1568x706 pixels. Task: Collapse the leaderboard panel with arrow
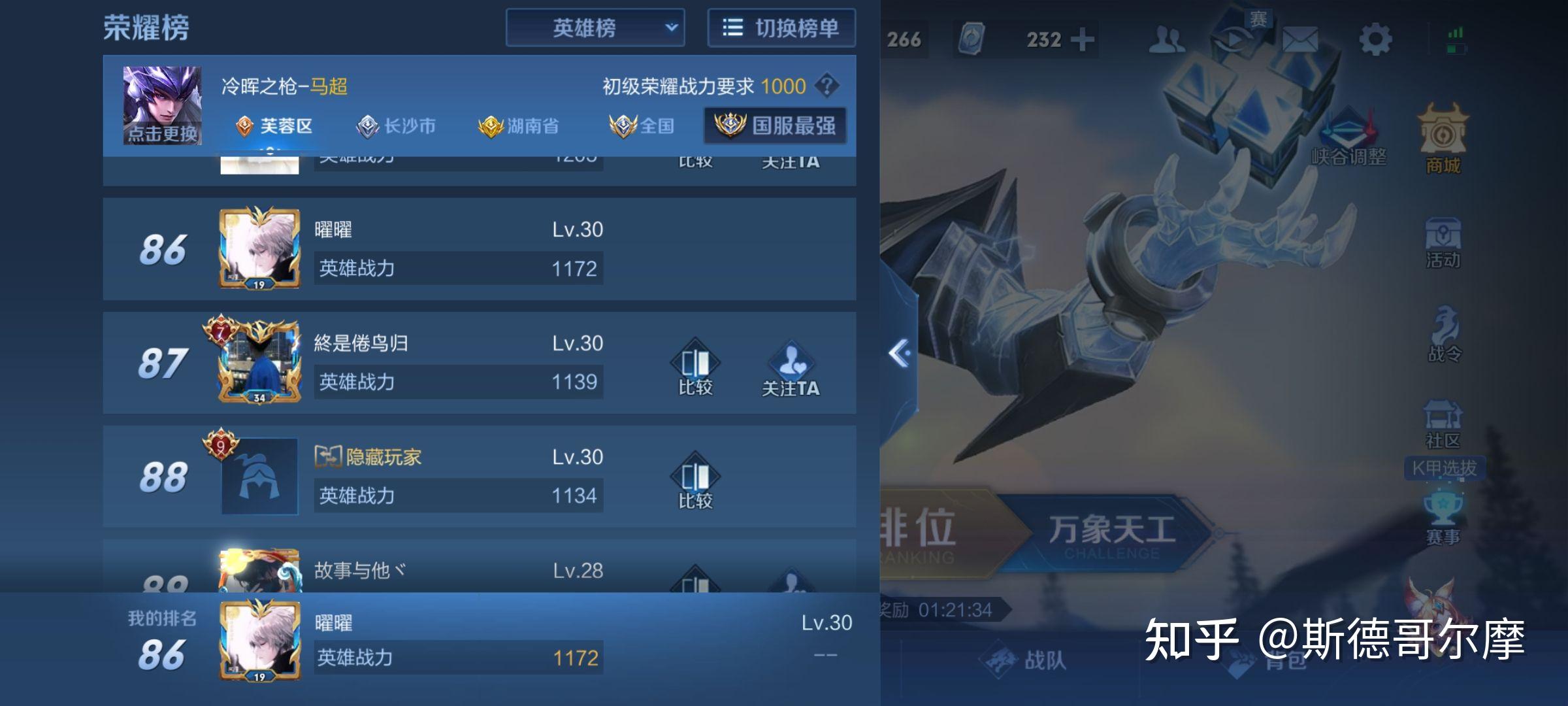click(x=900, y=354)
